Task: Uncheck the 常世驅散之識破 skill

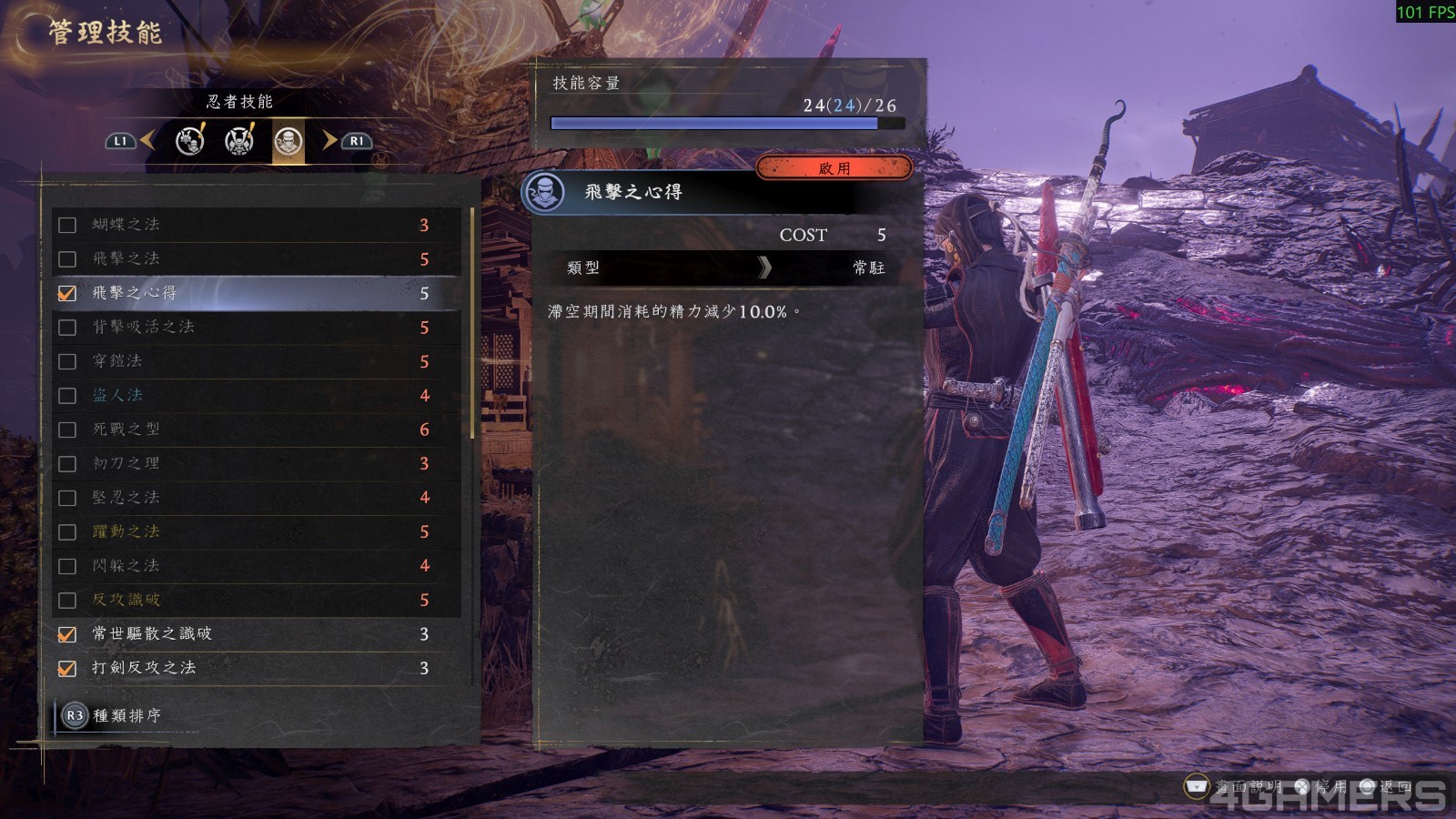Action: click(67, 634)
